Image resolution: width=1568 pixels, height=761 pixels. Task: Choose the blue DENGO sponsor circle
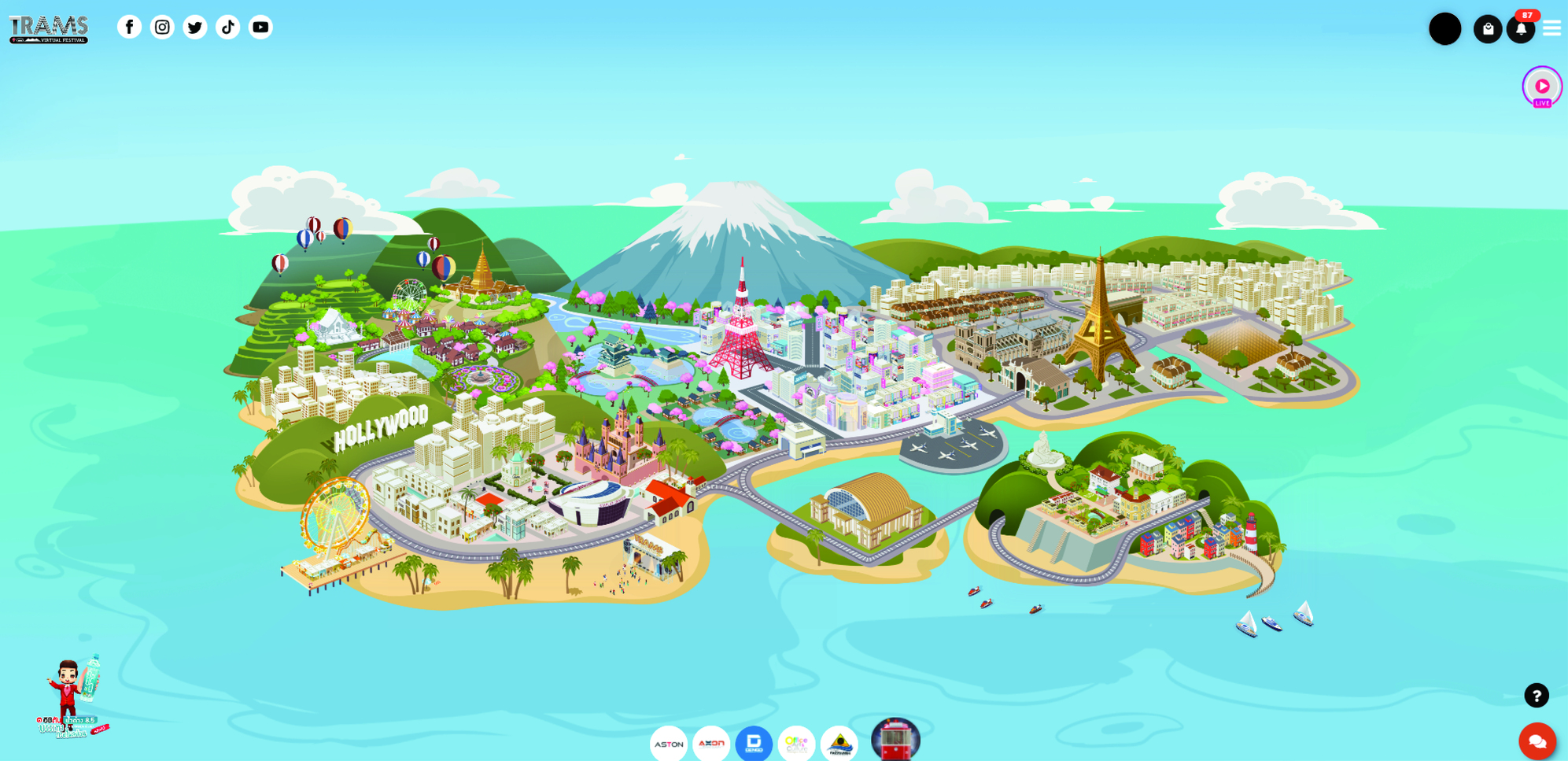pyautogui.click(x=754, y=744)
